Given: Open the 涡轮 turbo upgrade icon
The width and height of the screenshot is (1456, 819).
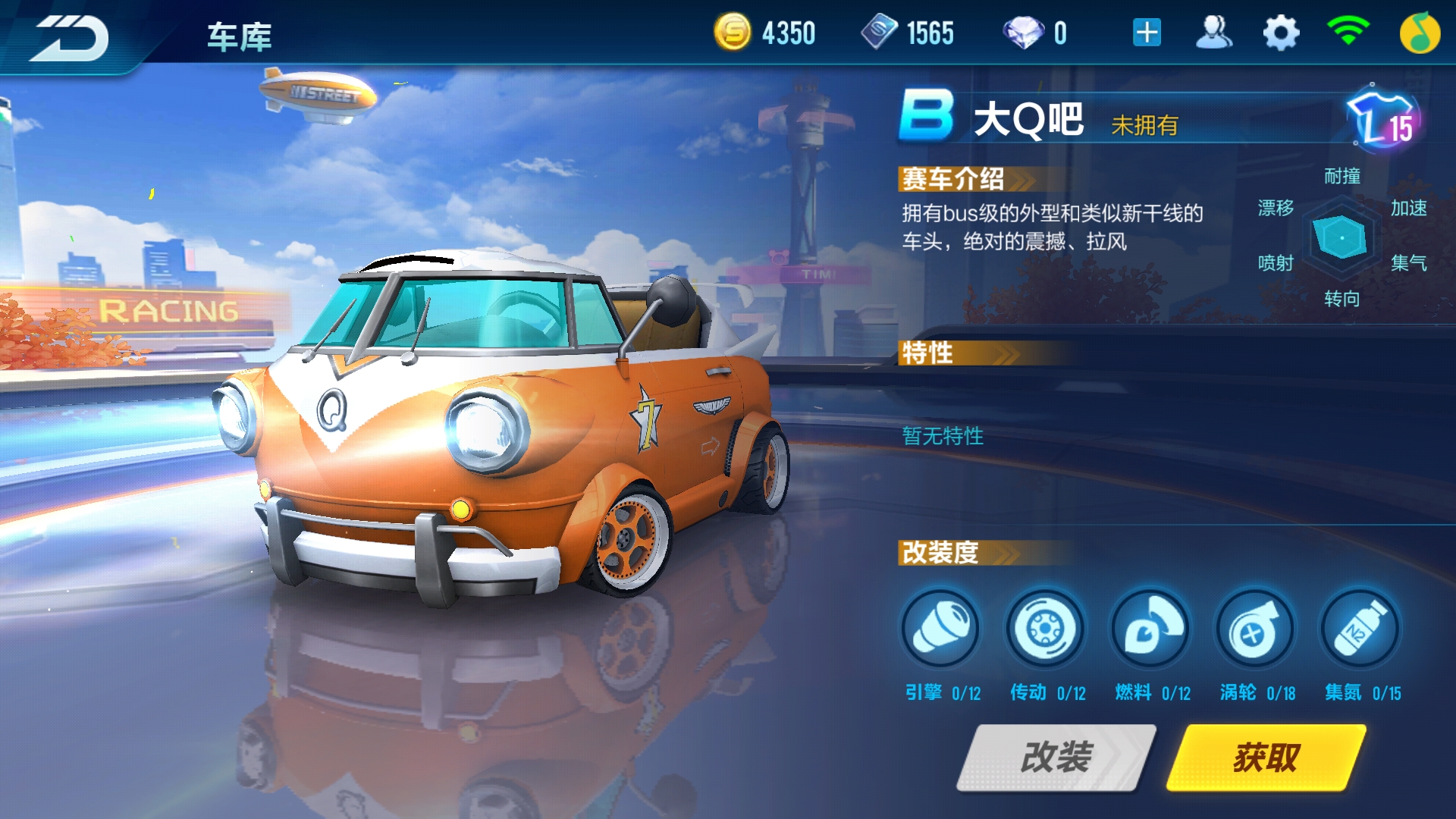Looking at the screenshot, I should (1255, 629).
